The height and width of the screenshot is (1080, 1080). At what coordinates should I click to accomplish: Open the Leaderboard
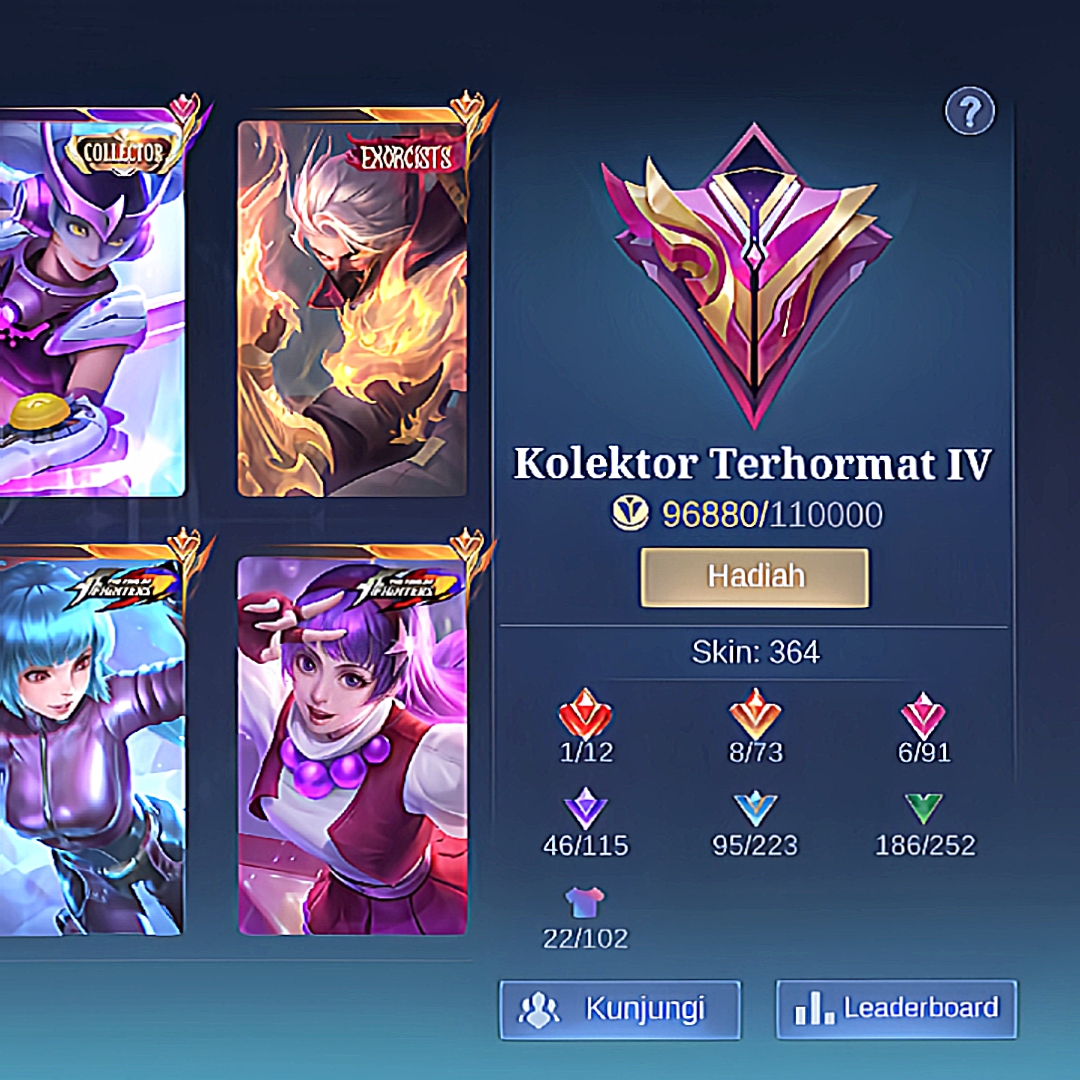tap(896, 1008)
